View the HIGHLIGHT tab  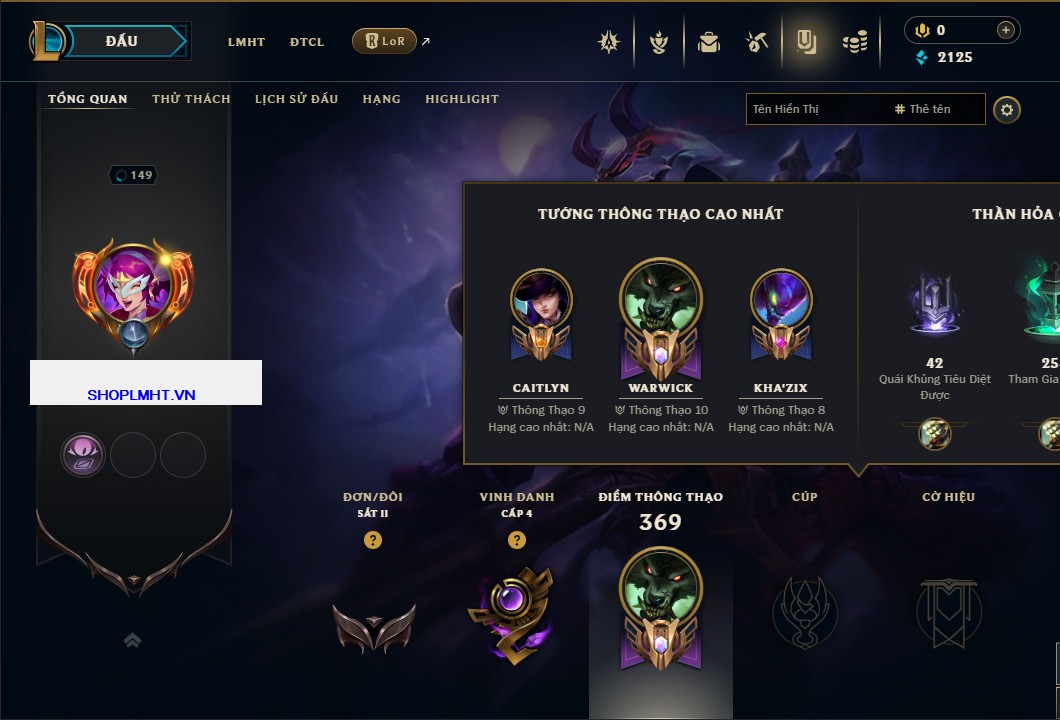click(461, 99)
